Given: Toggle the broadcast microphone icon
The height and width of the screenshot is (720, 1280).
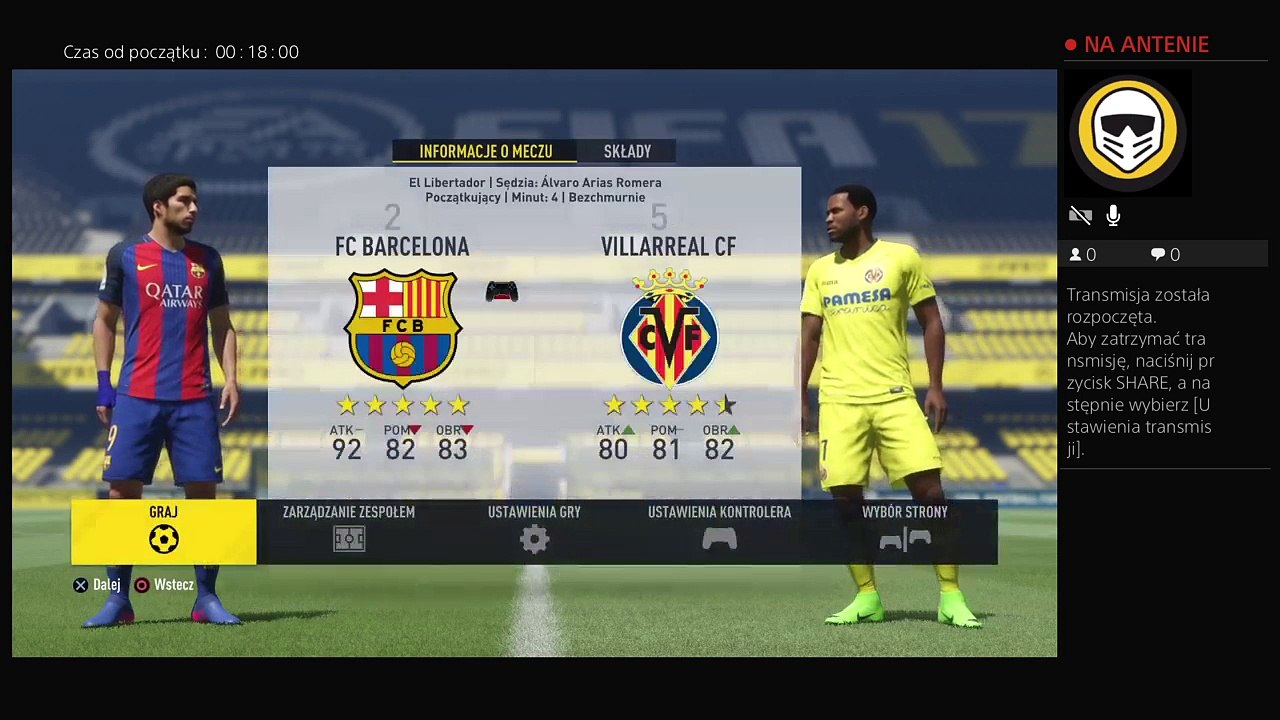Looking at the screenshot, I should click(x=1113, y=215).
